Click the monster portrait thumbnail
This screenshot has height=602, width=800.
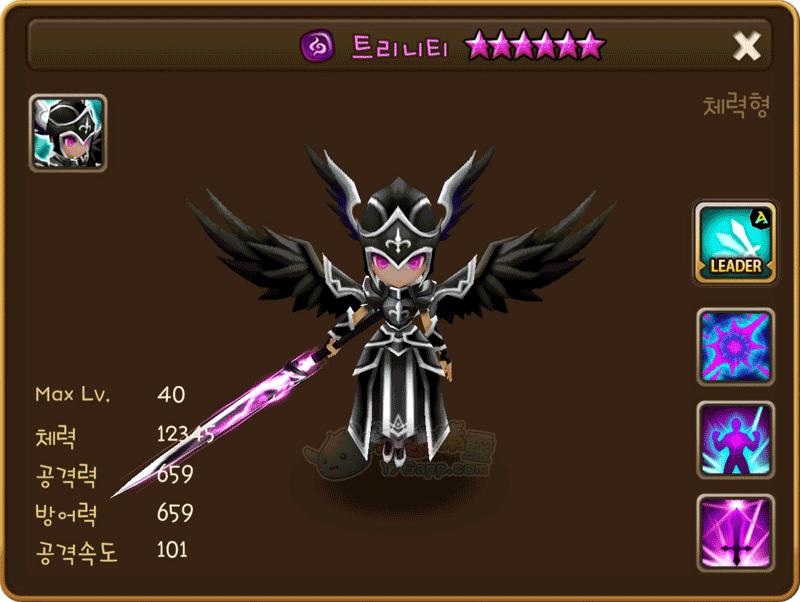pyautogui.click(x=68, y=133)
